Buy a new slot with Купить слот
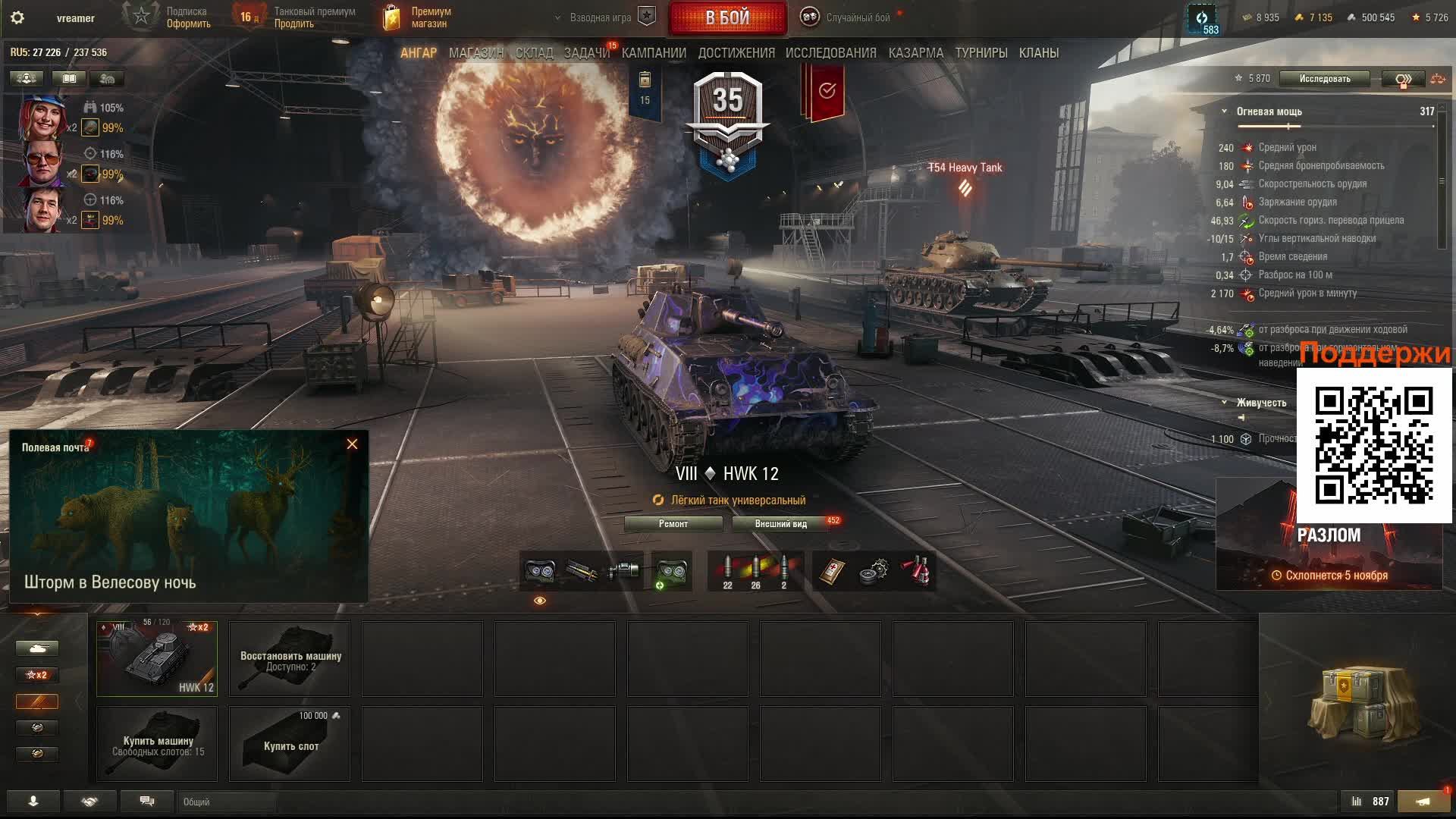 click(x=290, y=744)
